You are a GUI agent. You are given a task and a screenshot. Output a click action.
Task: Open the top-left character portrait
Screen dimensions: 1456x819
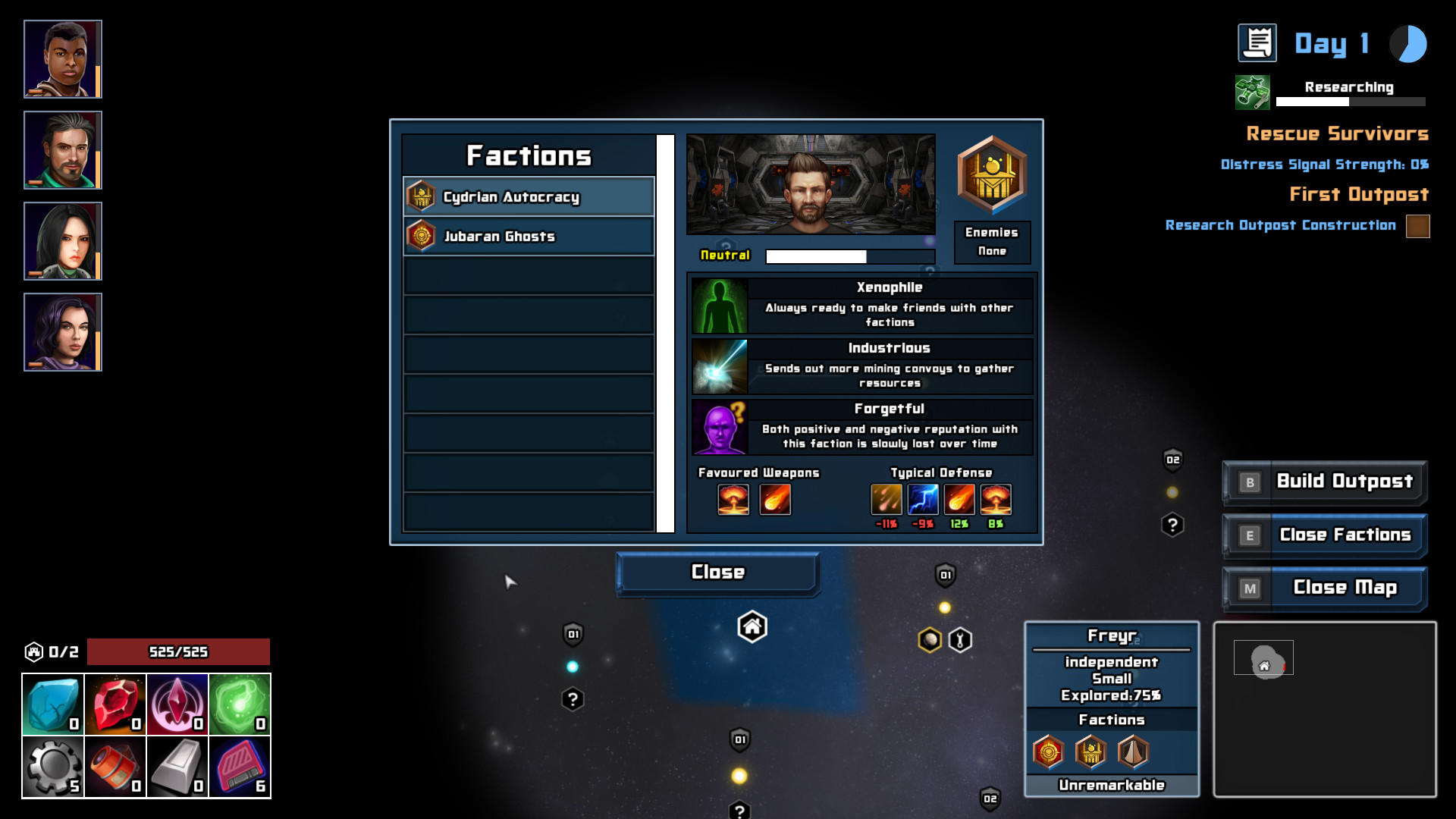(x=64, y=58)
